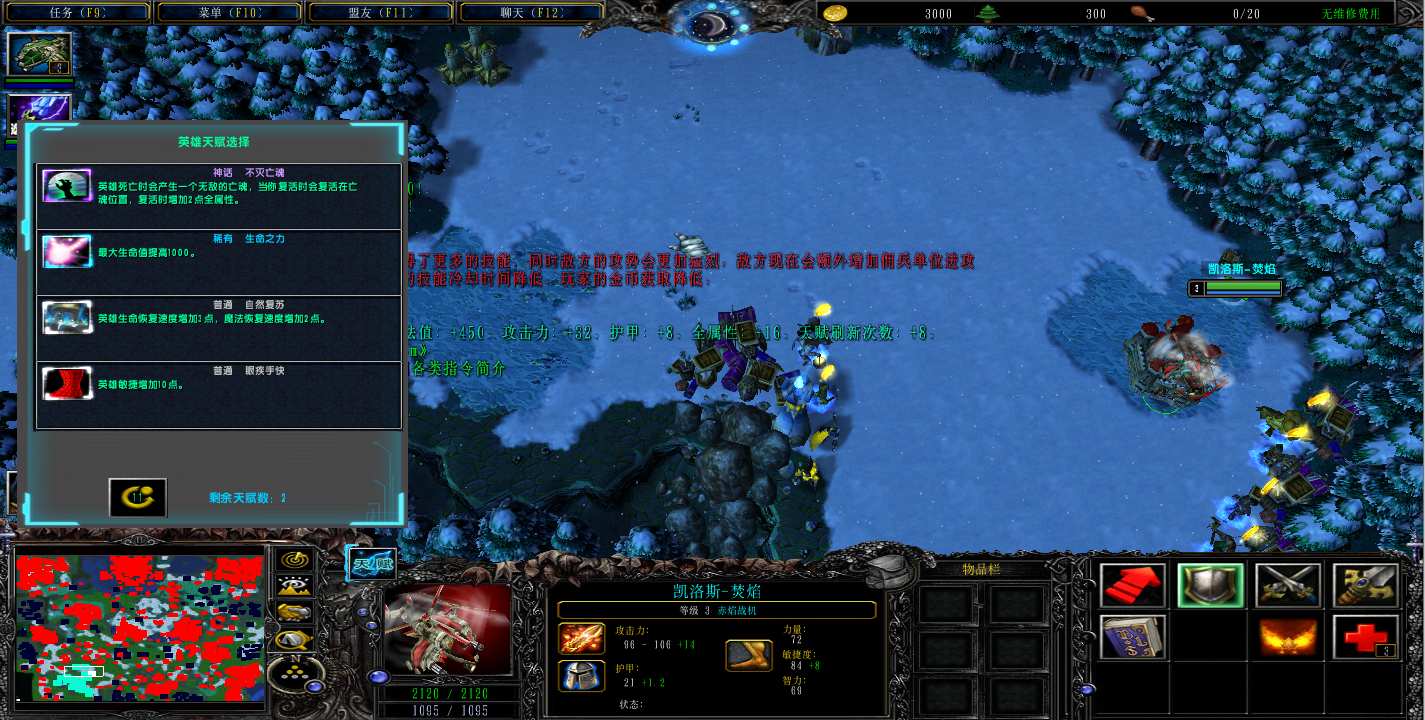Screen dimensions: 1425x720
Task: Open the purple spellbook ability
Action: 1134,637
